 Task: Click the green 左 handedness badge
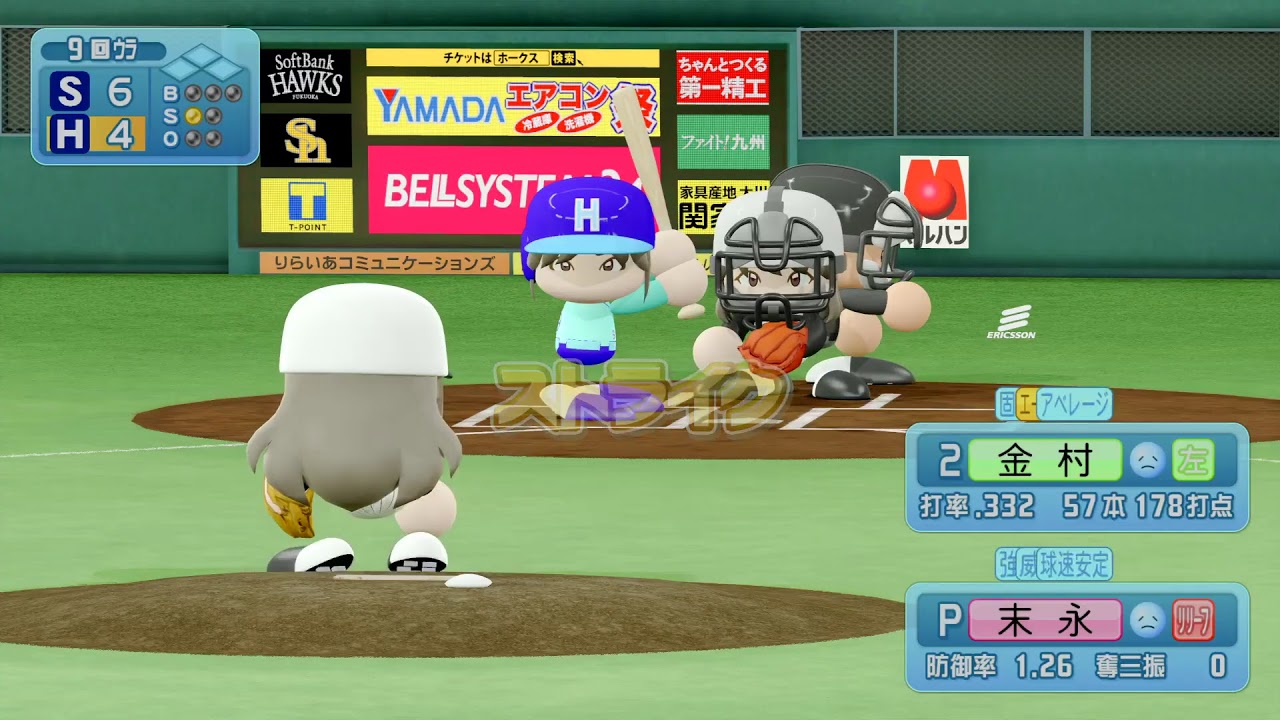(1193, 461)
